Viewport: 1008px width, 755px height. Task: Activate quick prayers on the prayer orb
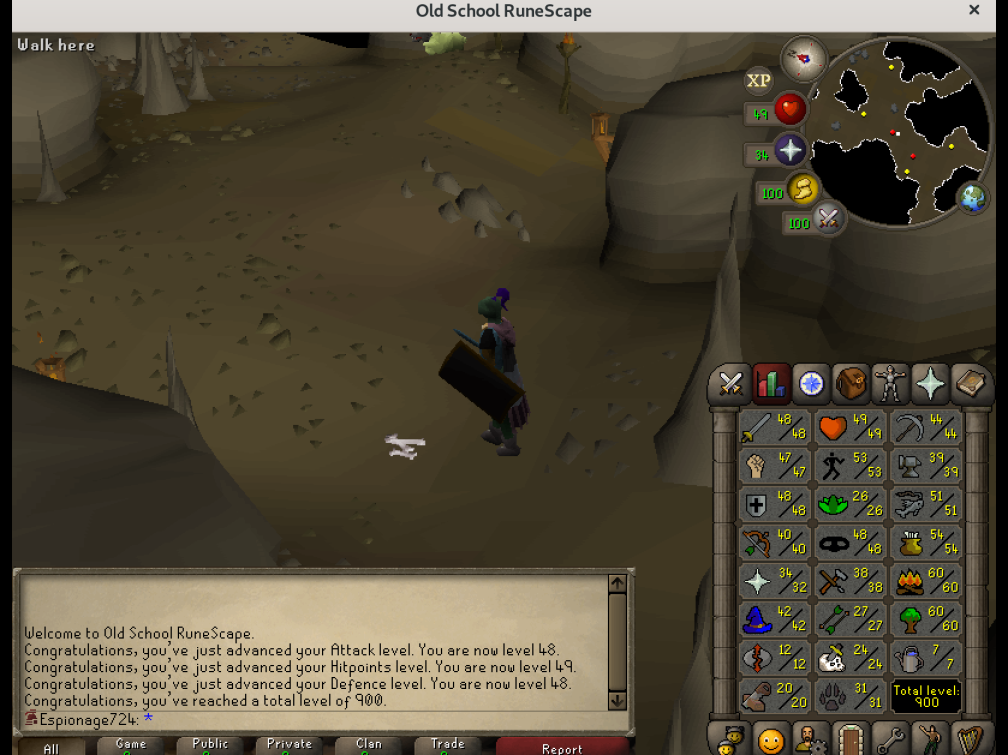[789, 151]
